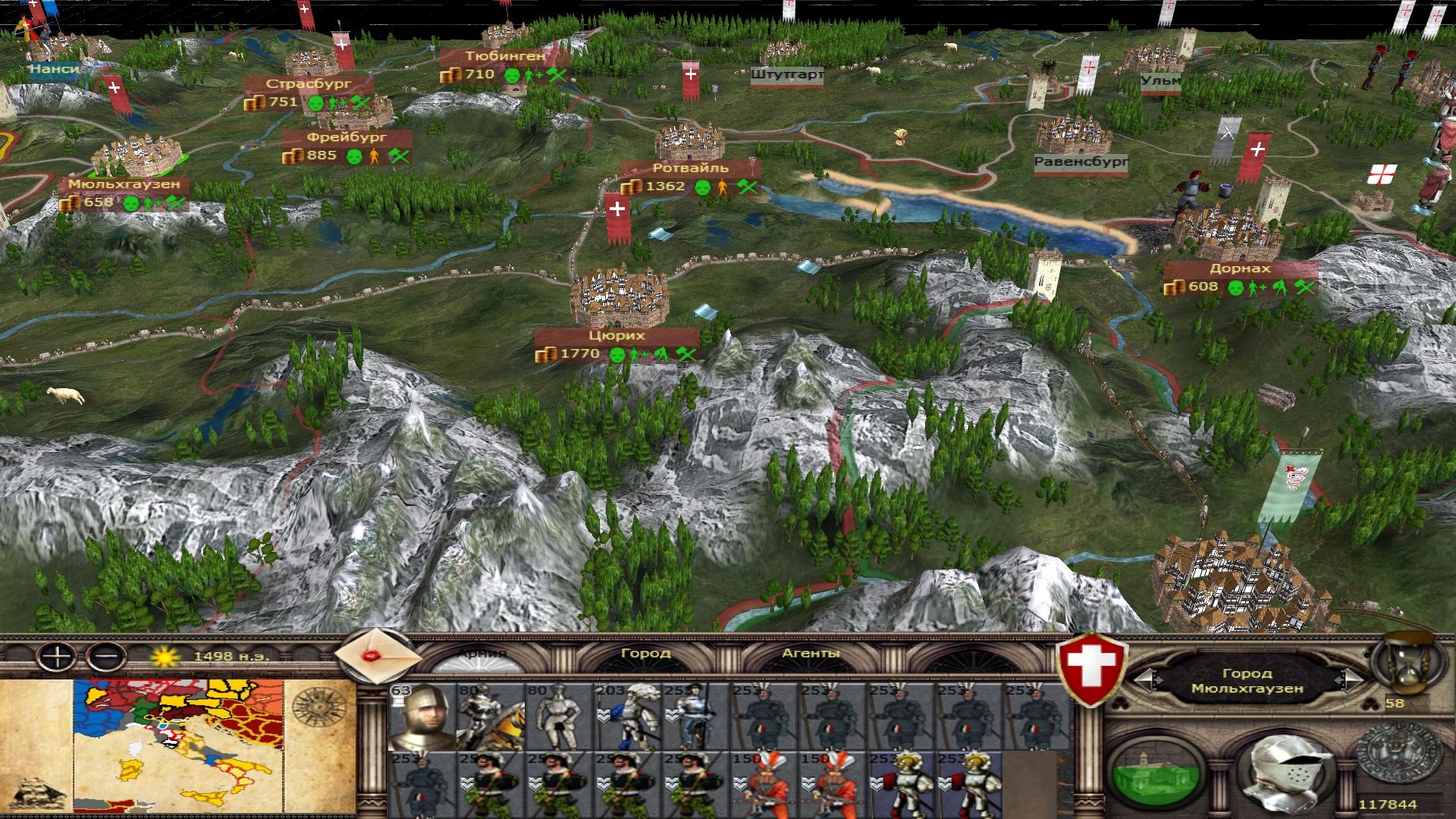Zoom in the minimap with plus button
The image size is (1456, 819).
click(56, 657)
